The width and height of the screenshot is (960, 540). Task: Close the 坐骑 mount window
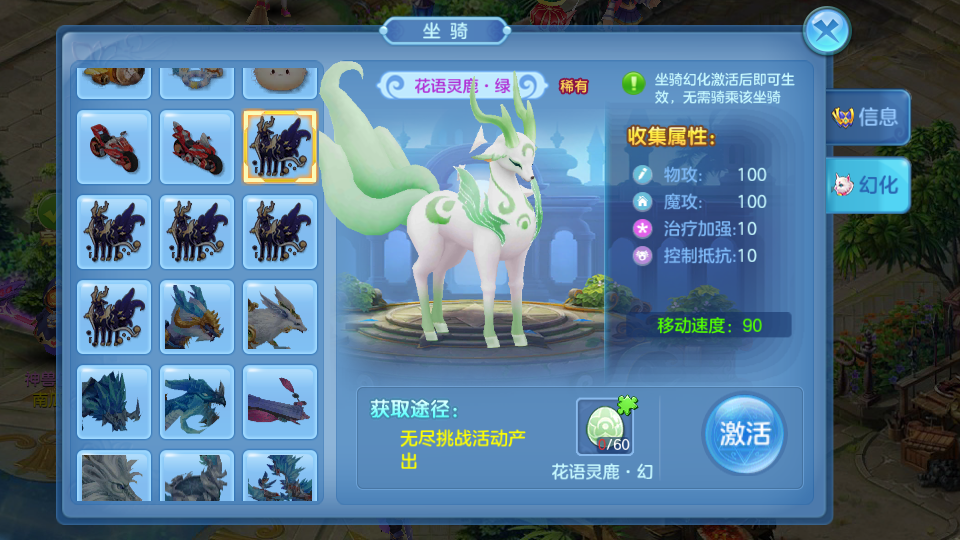[826, 31]
